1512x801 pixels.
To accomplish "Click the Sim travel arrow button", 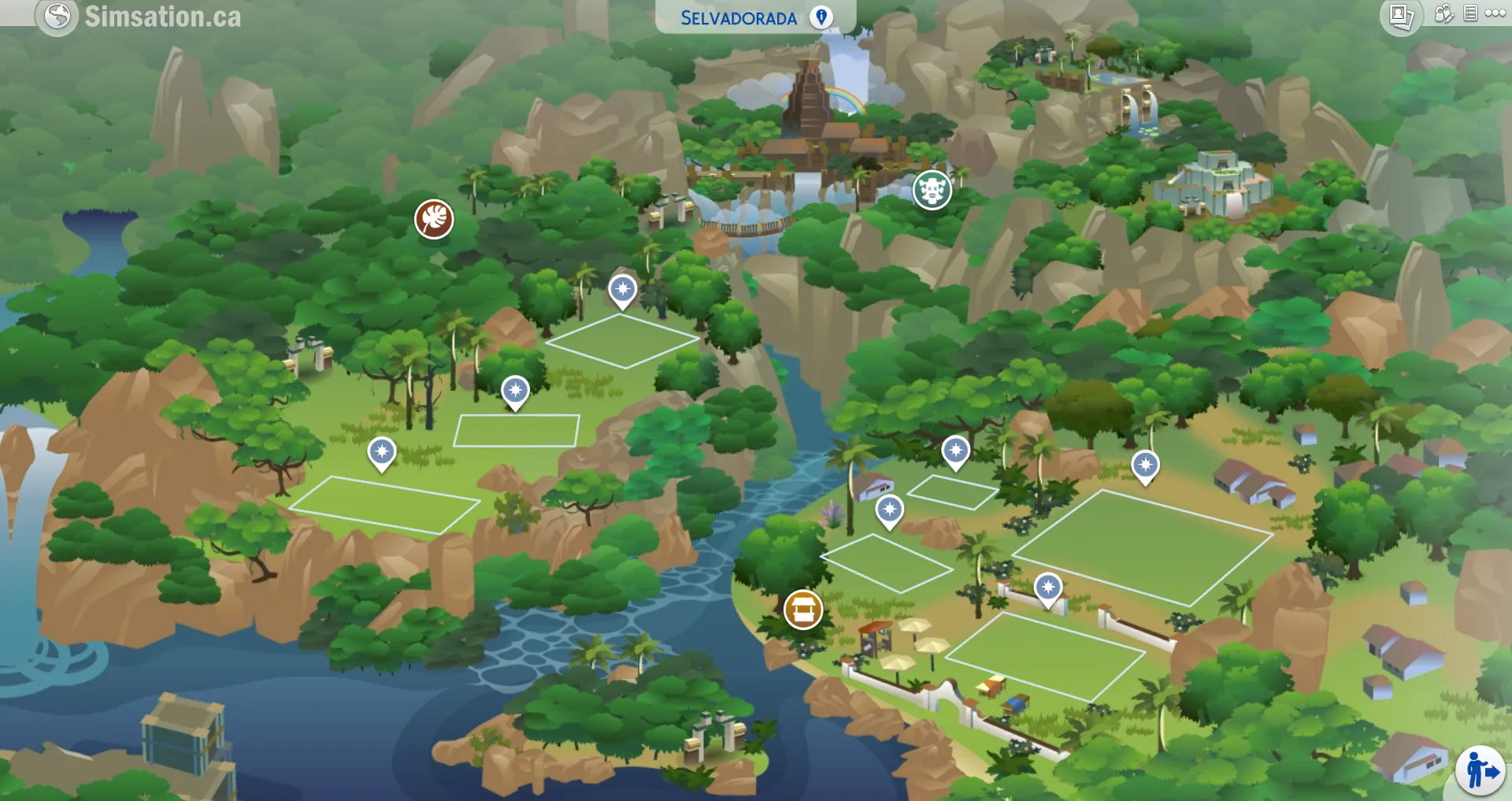I will tap(1480, 770).
